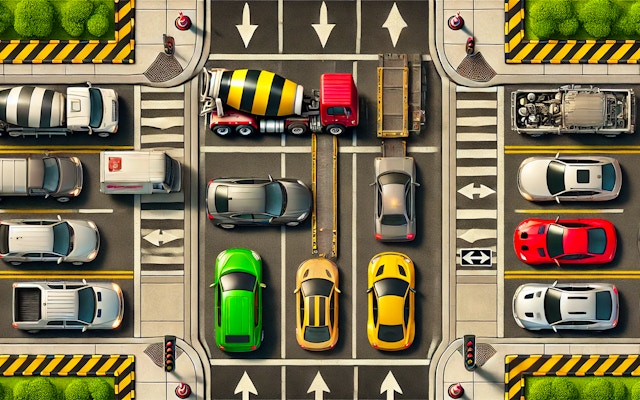Viewport: 640px width, 400px height.
Task: Select the orange car with black stripes
Action: coord(316,302)
